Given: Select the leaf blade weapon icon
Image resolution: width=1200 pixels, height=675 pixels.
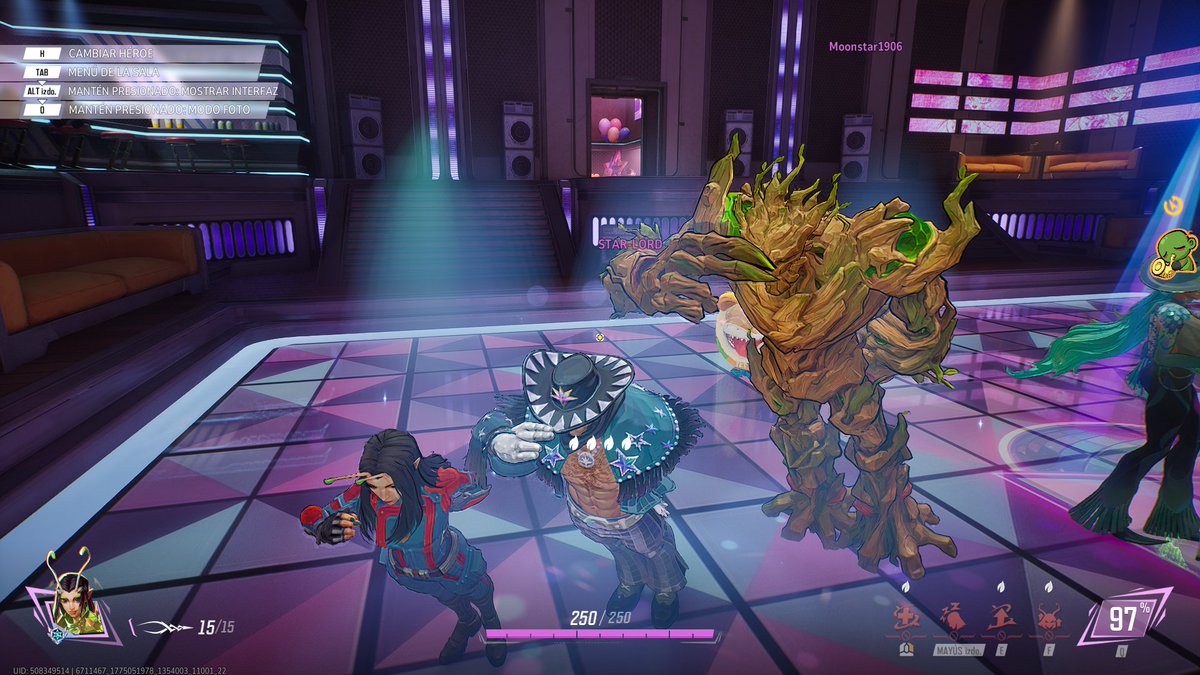Looking at the screenshot, I should tap(161, 628).
